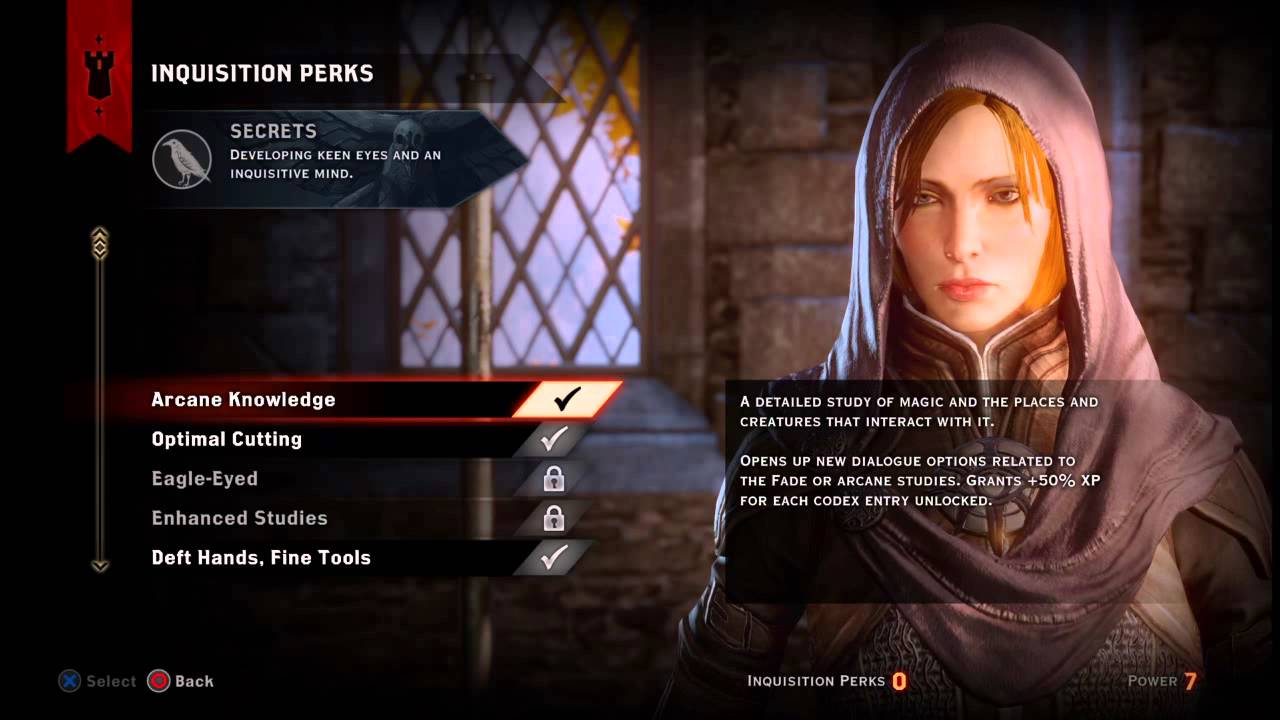Select the locked Eagle-Eyed perk

click(x=204, y=479)
